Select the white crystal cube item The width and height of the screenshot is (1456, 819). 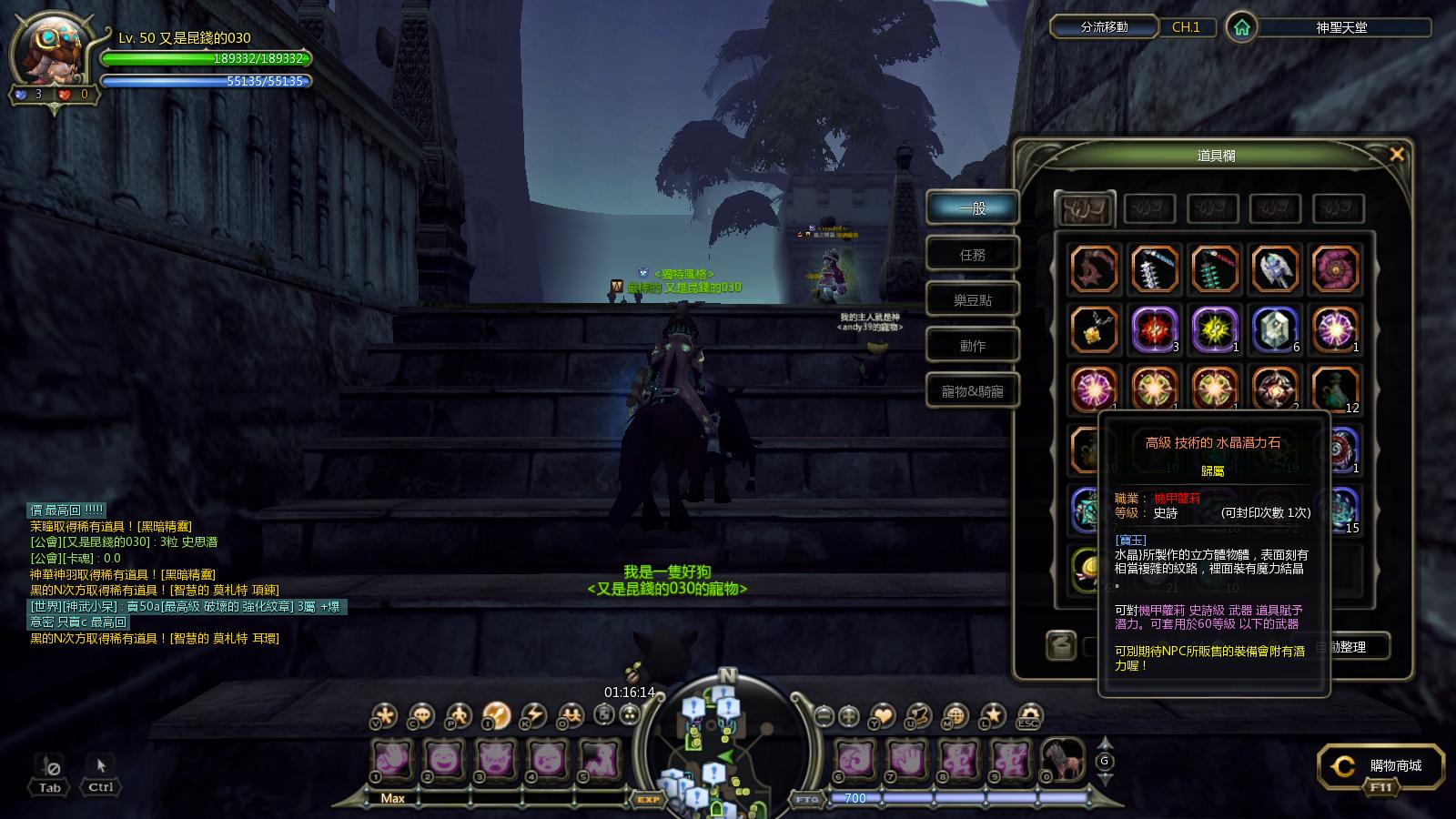click(x=1274, y=328)
